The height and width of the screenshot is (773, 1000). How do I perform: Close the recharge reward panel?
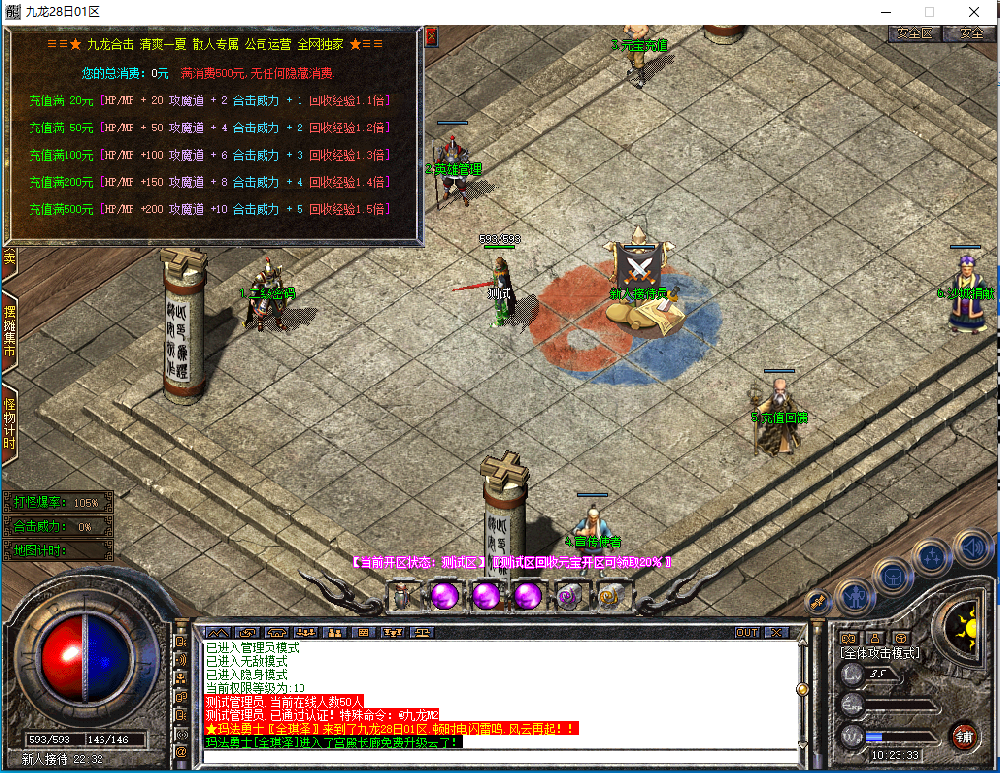click(x=431, y=37)
